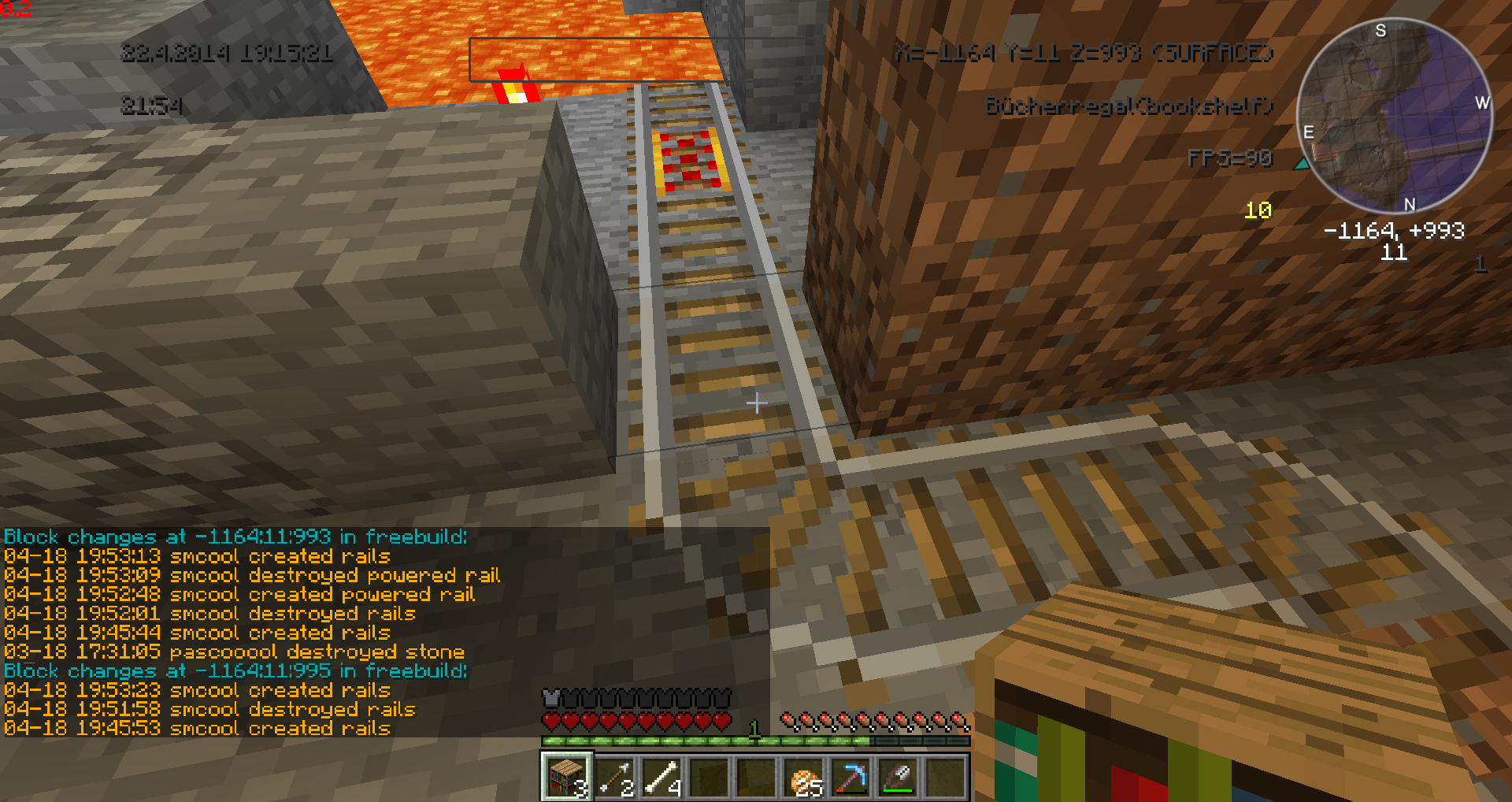The width and height of the screenshot is (1512, 802).
Task: Select the pumpkin pie stack of 25
Action: click(805, 778)
